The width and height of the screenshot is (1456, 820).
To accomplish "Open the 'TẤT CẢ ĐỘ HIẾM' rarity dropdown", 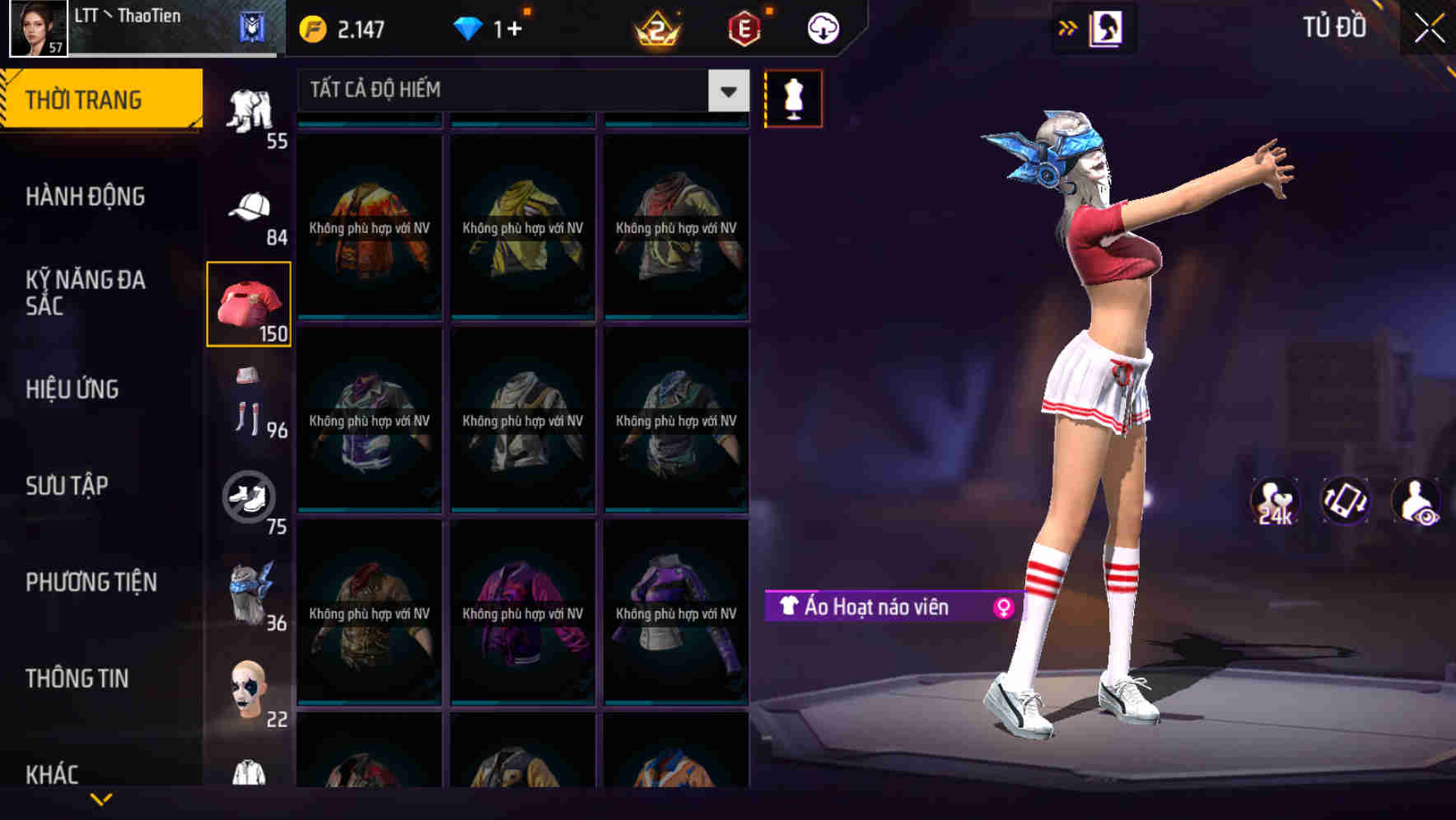I will (x=519, y=91).
